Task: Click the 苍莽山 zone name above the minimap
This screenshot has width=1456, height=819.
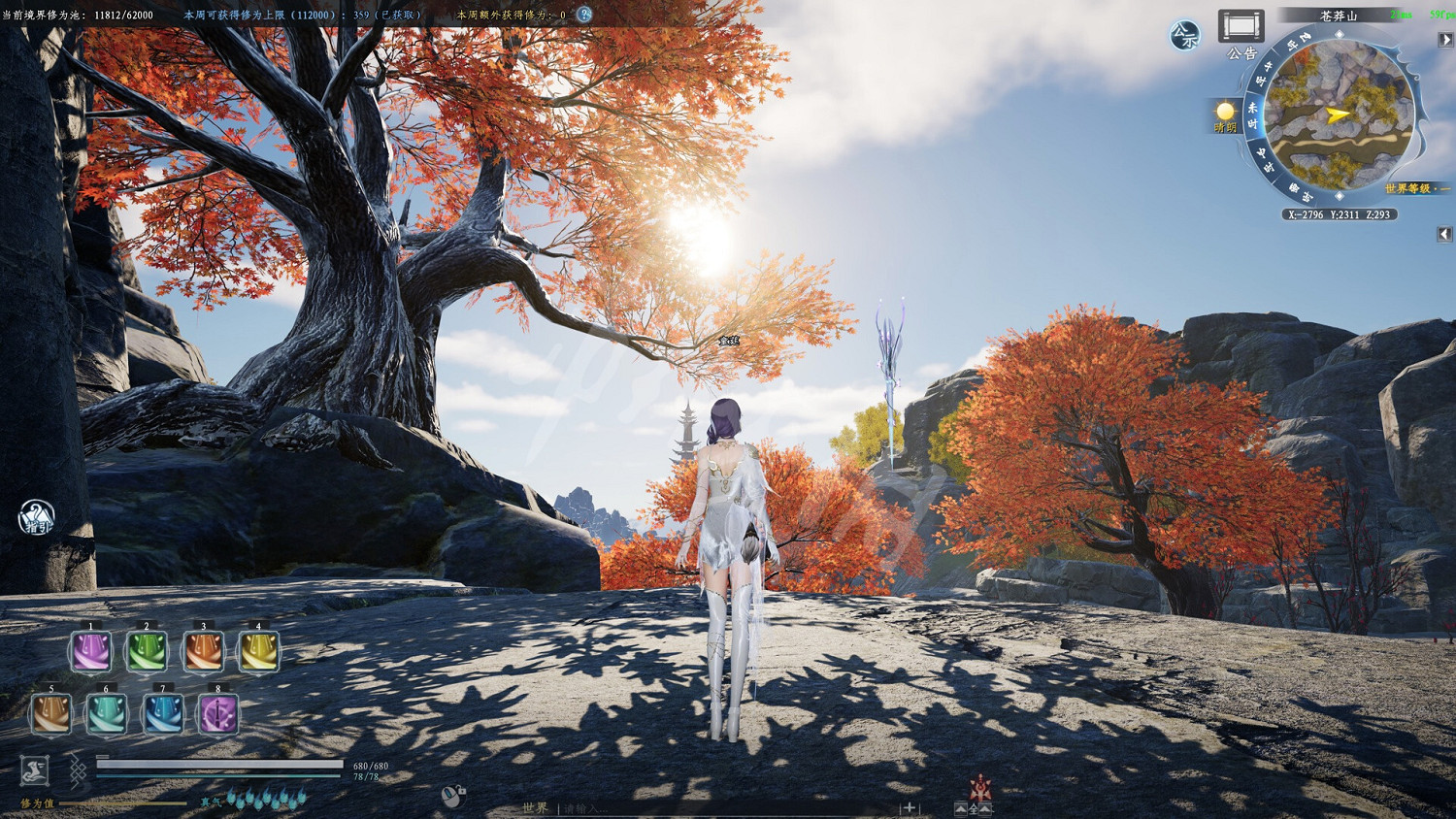Action: pos(1338,16)
